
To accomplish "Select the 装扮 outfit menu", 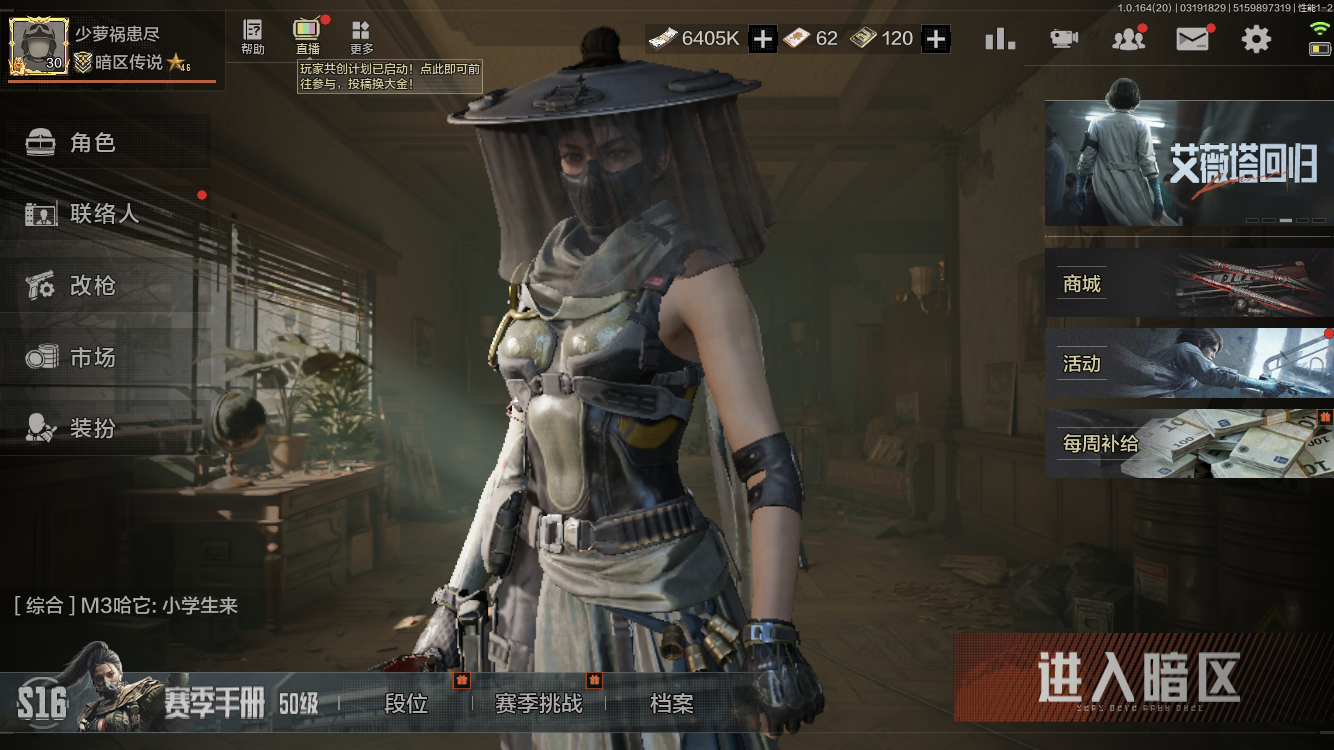I will [92, 428].
